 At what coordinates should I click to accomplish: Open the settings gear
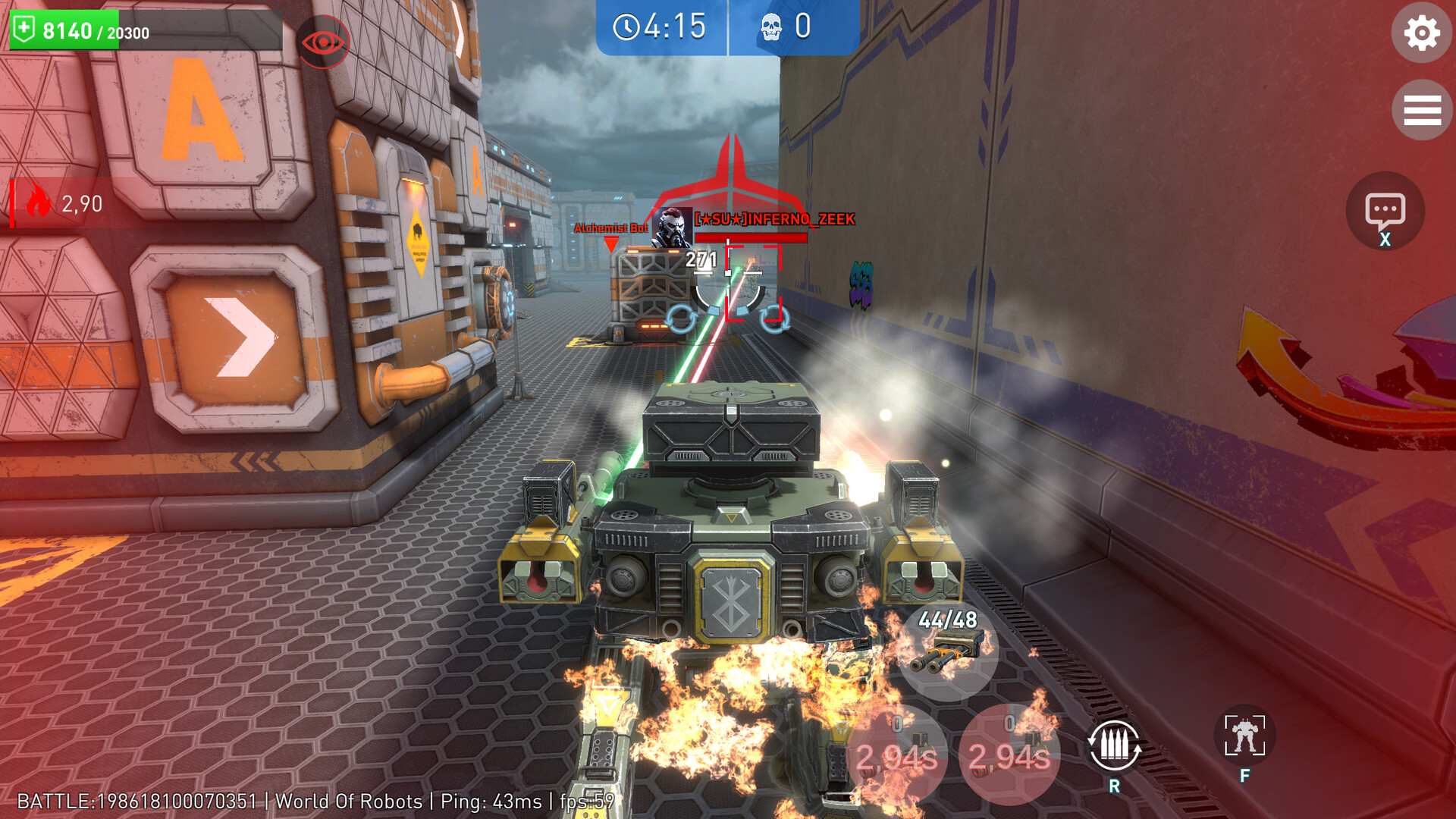pyautogui.click(x=1422, y=33)
